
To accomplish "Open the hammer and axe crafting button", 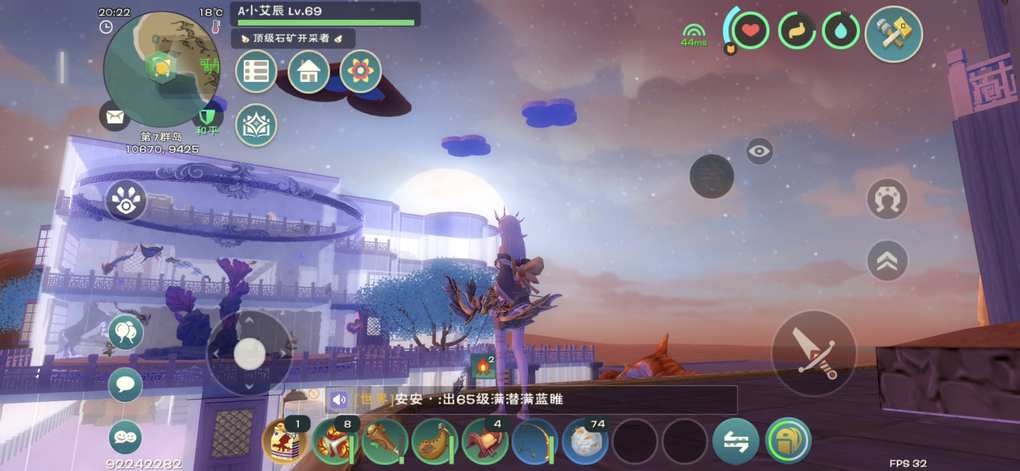I will 893,34.
